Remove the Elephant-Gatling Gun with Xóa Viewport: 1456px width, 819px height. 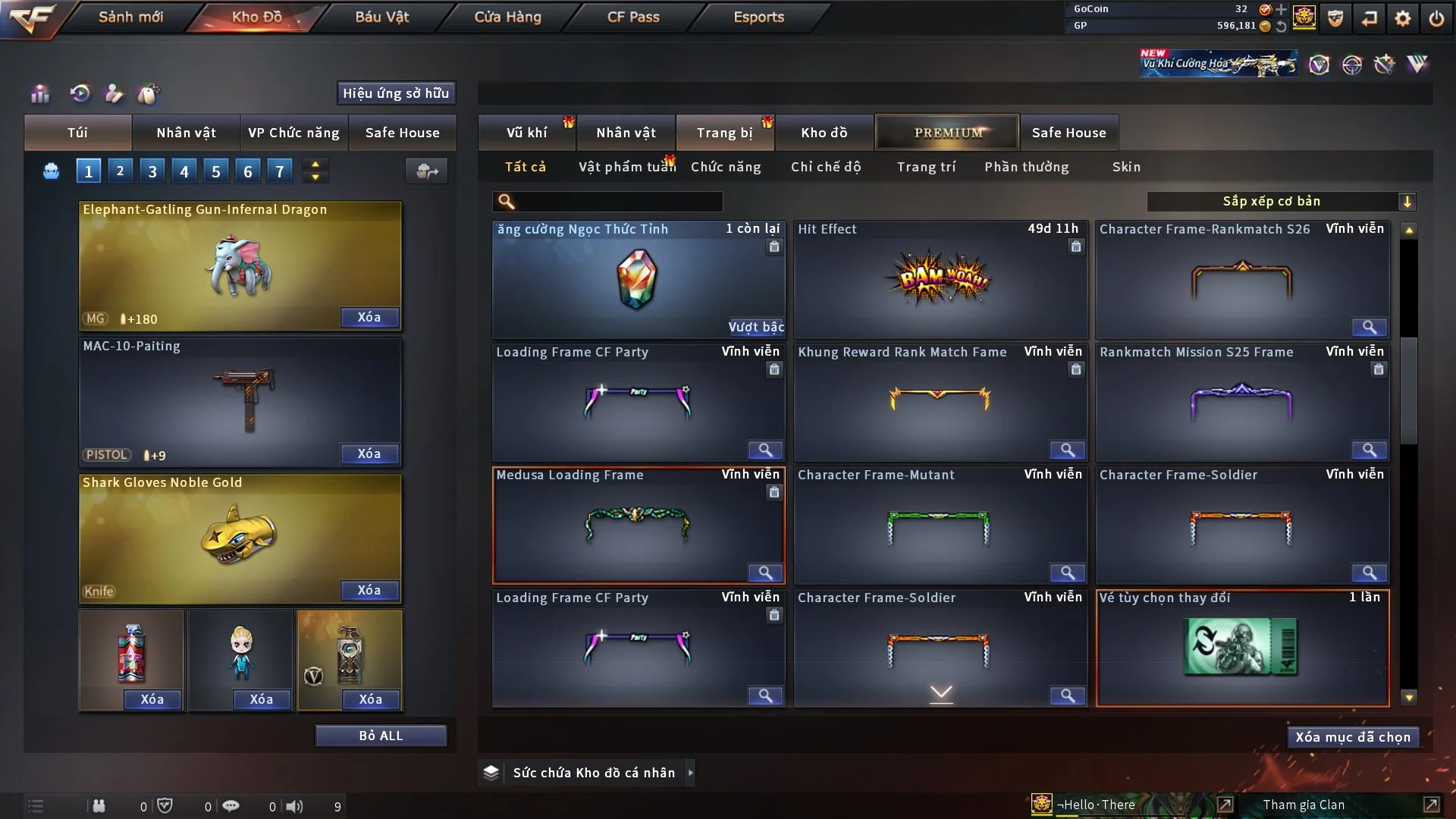pyautogui.click(x=369, y=317)
